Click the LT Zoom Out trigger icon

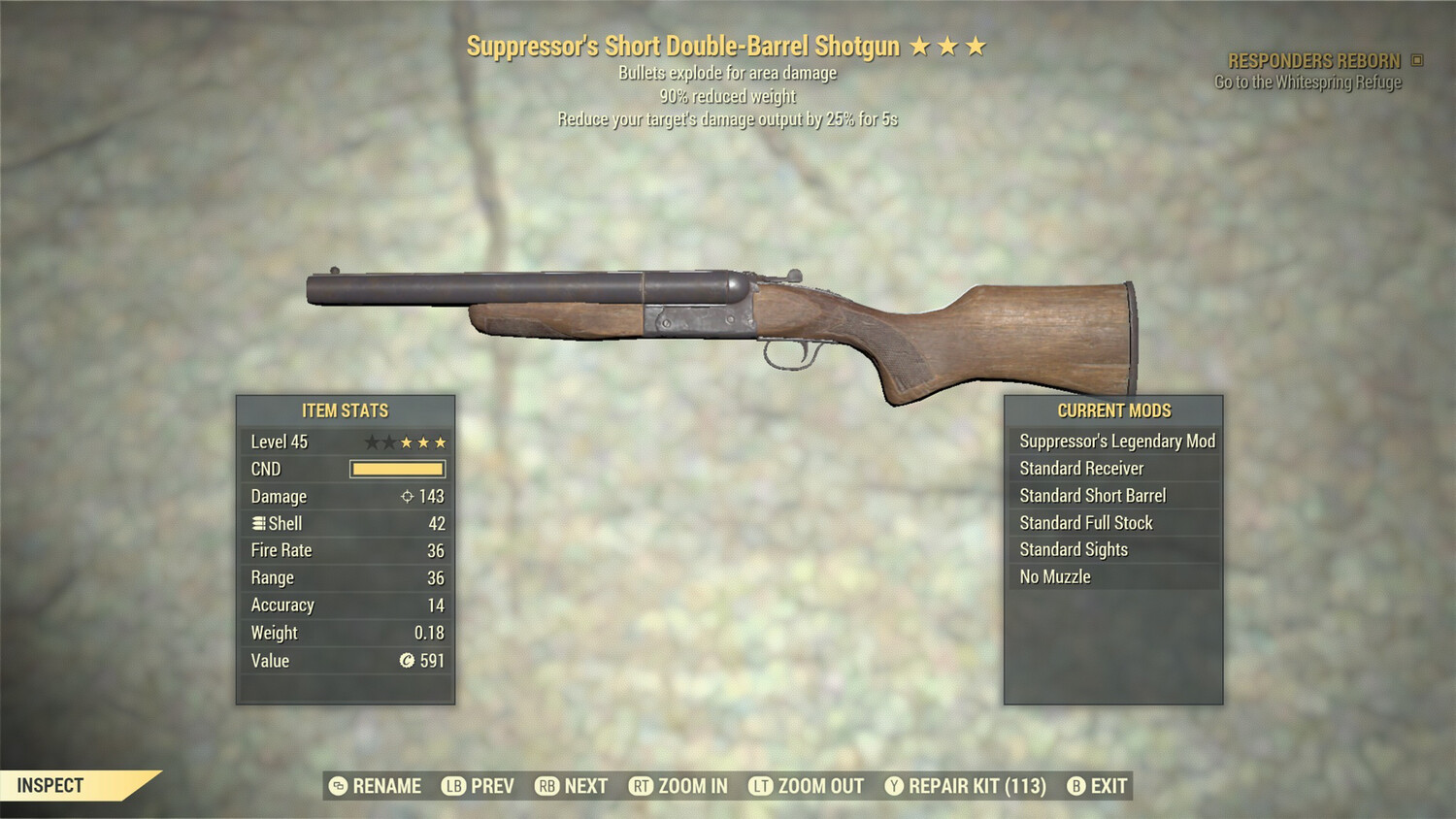[763, 786]
